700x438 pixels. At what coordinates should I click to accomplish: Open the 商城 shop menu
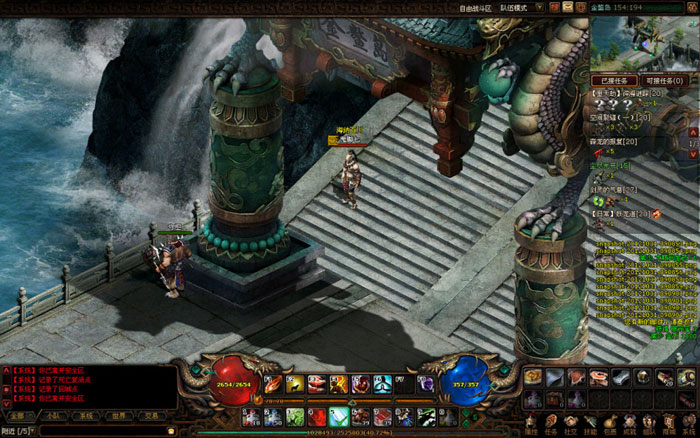(x=670, y=426)
